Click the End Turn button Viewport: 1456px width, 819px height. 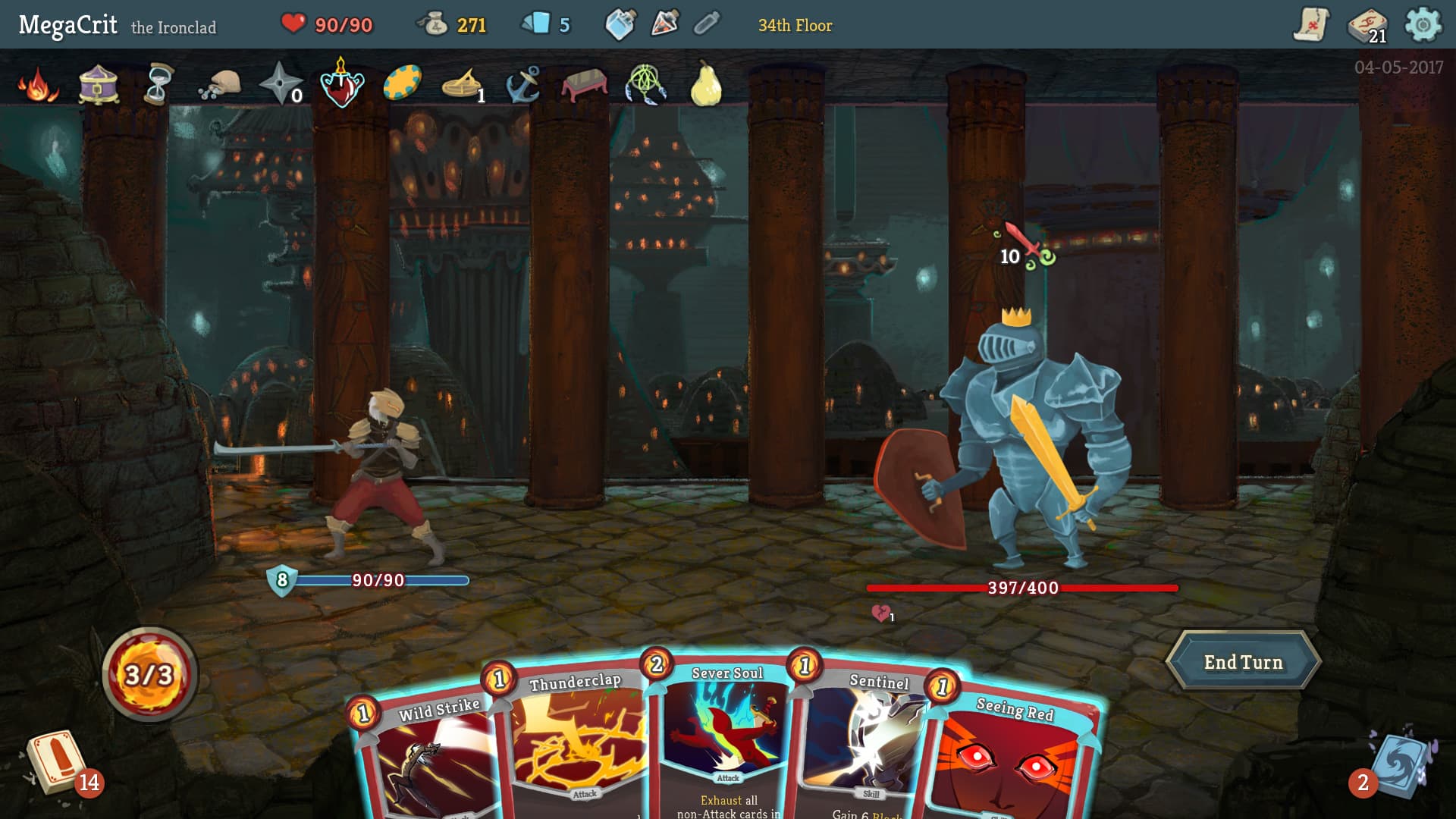1244,661
